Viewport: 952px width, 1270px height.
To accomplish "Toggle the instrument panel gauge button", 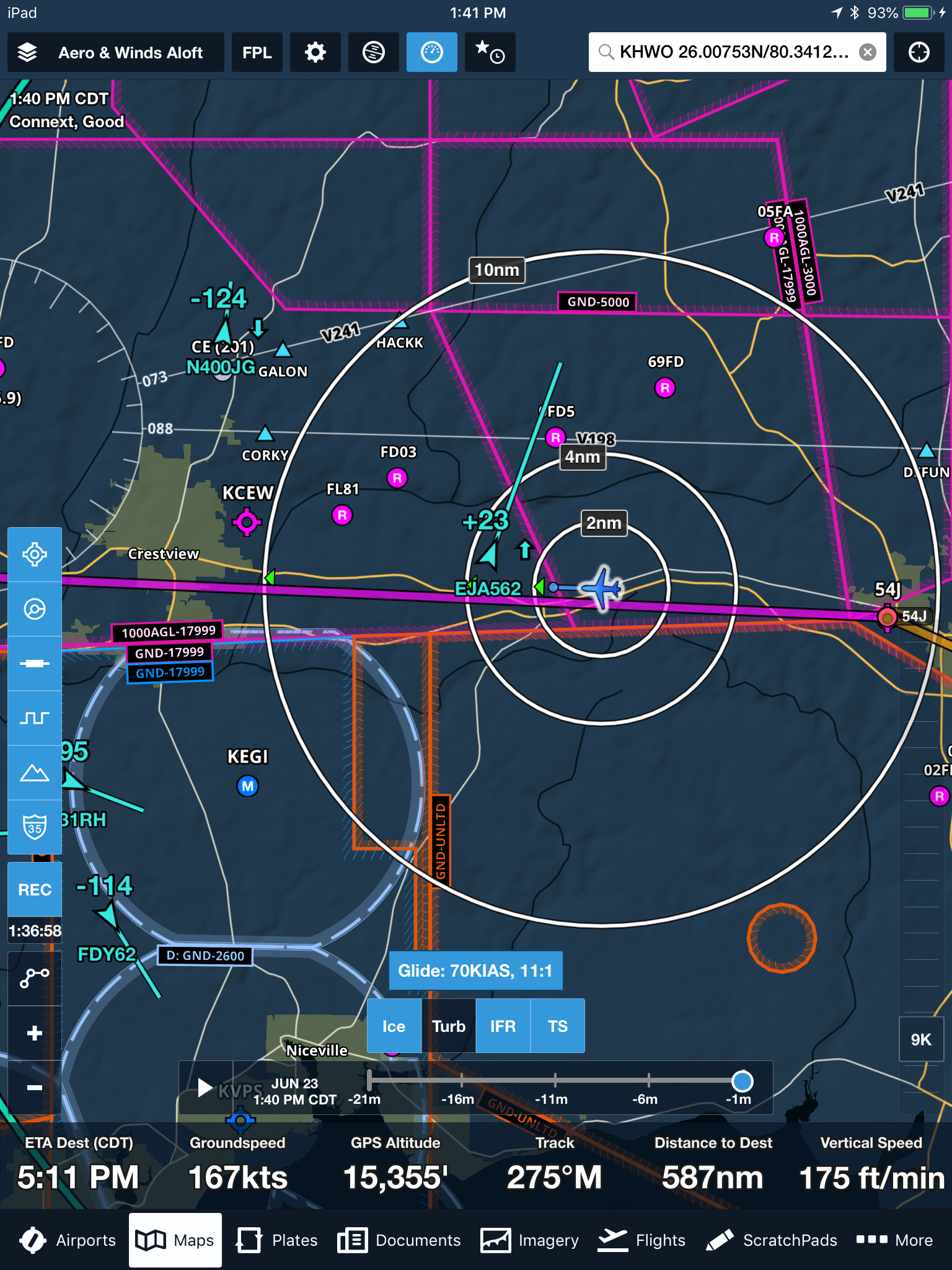I will [x=431, y=53].
